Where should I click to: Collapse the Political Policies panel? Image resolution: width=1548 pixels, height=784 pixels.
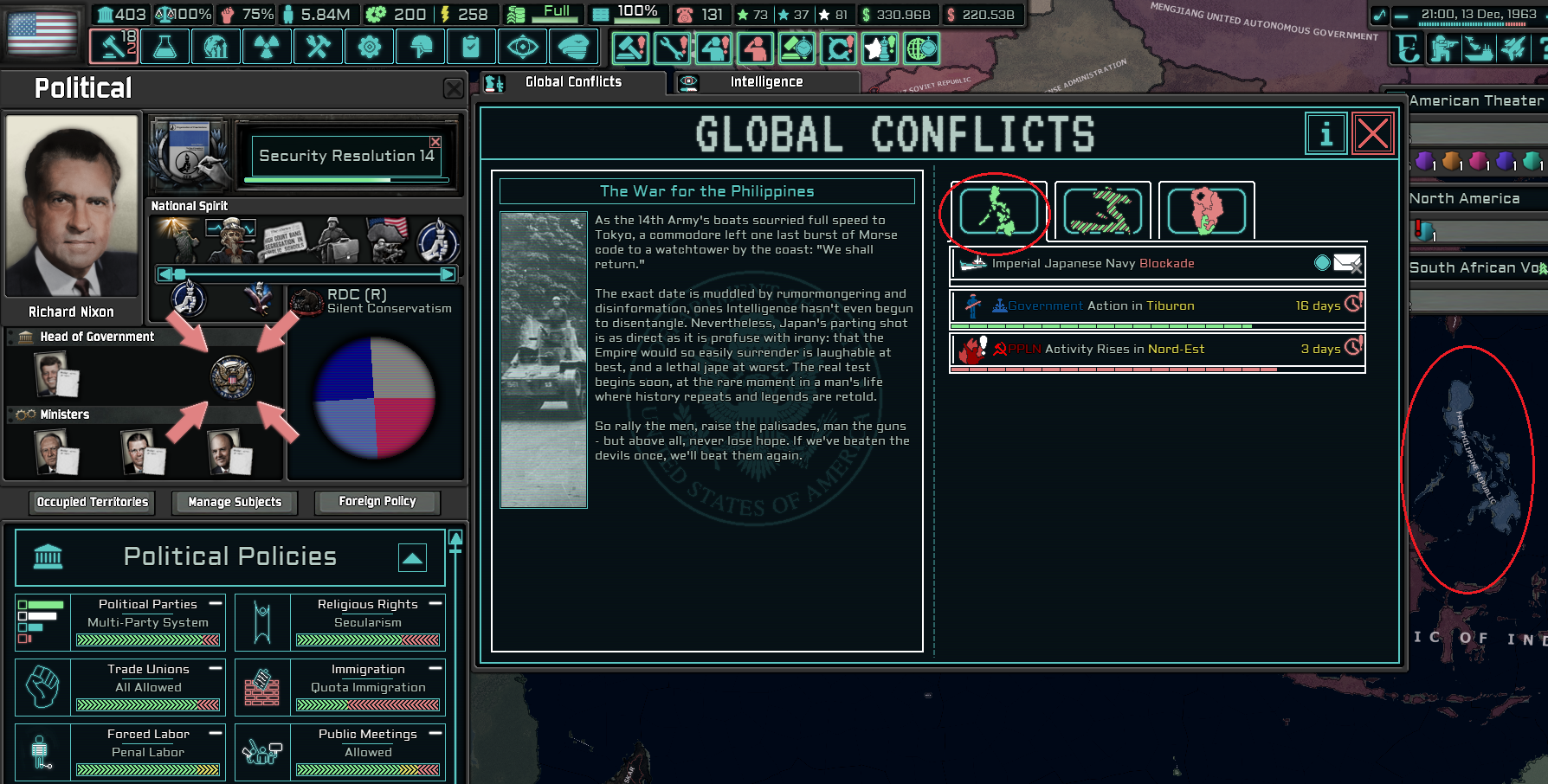click(x=414, y=557)
